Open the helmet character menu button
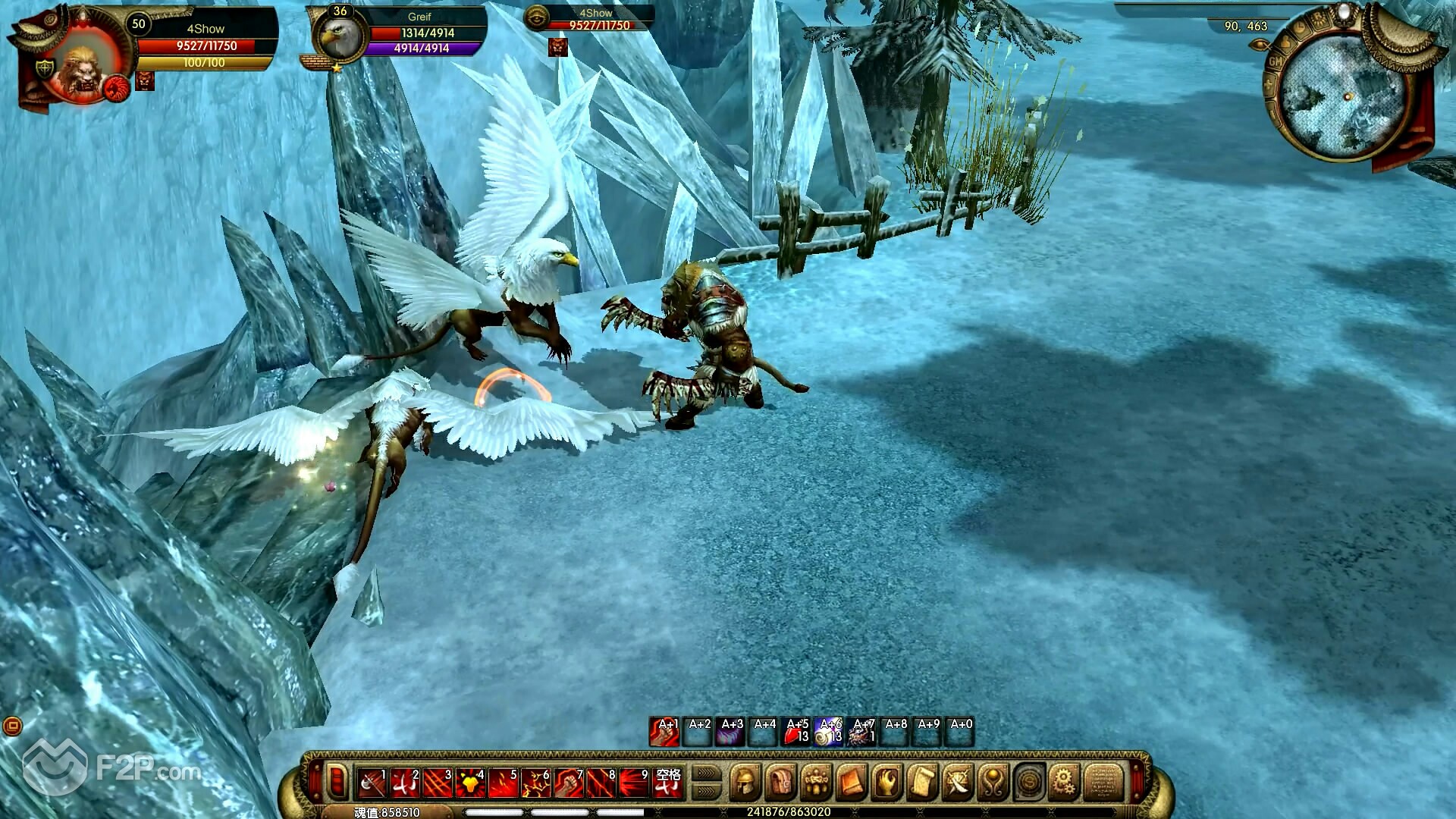Screen dimensions: 1456x819 point(745,782)
